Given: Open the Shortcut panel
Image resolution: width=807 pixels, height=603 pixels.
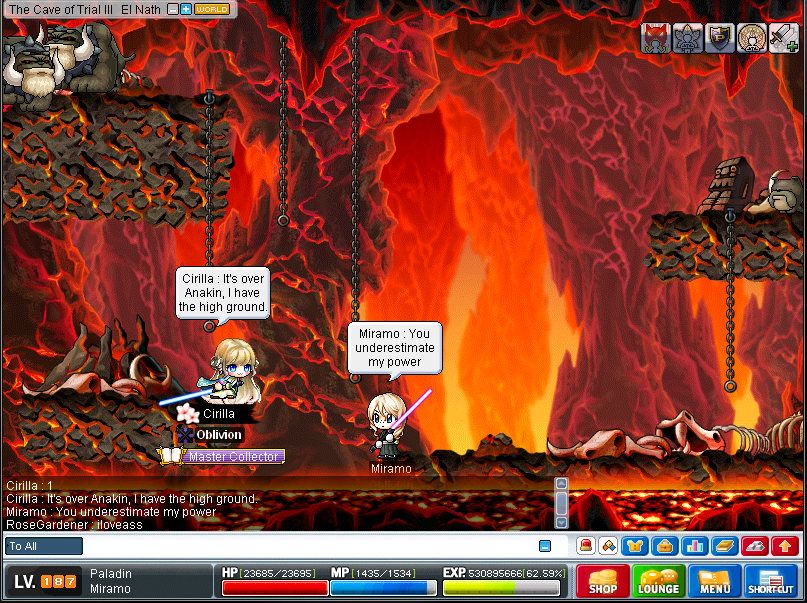Looking at the screenshot, I should (770, 581).
